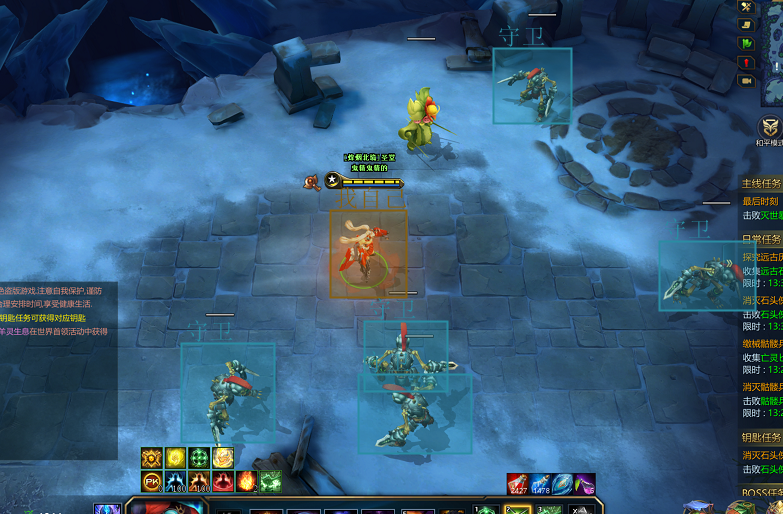Select the fireball buff icon

point(247,481)
